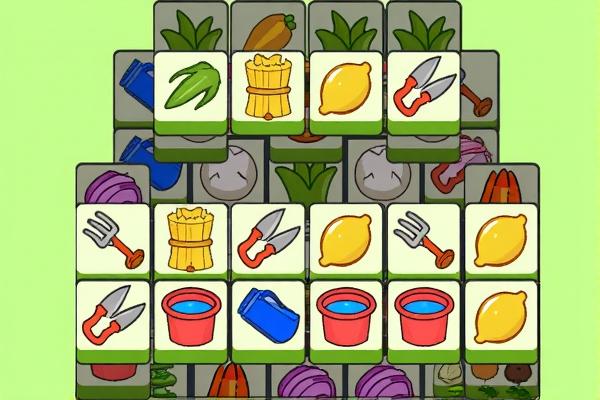The width and height of the screenshot is (600, 400).
Task: Pick the red bucket between shears and watering can
Action: point(191,315)
